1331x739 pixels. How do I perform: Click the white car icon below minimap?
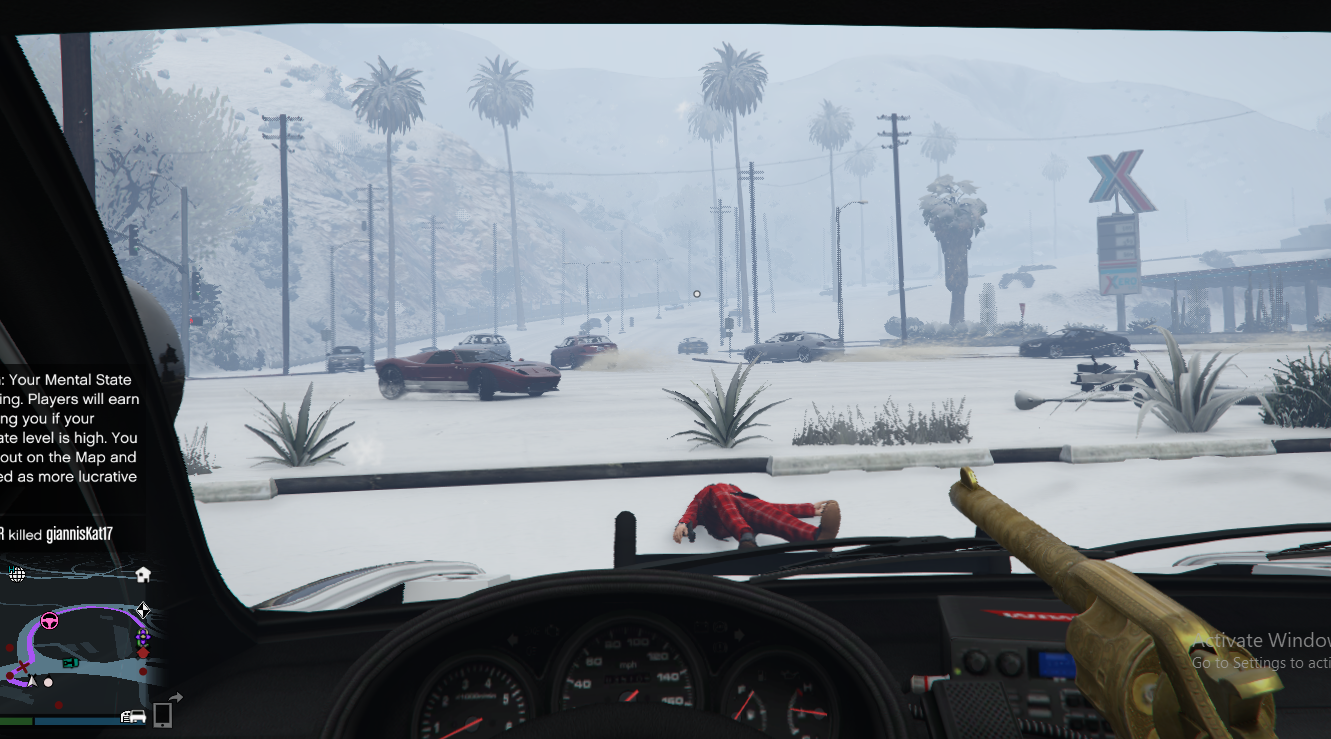pos(133,716)
